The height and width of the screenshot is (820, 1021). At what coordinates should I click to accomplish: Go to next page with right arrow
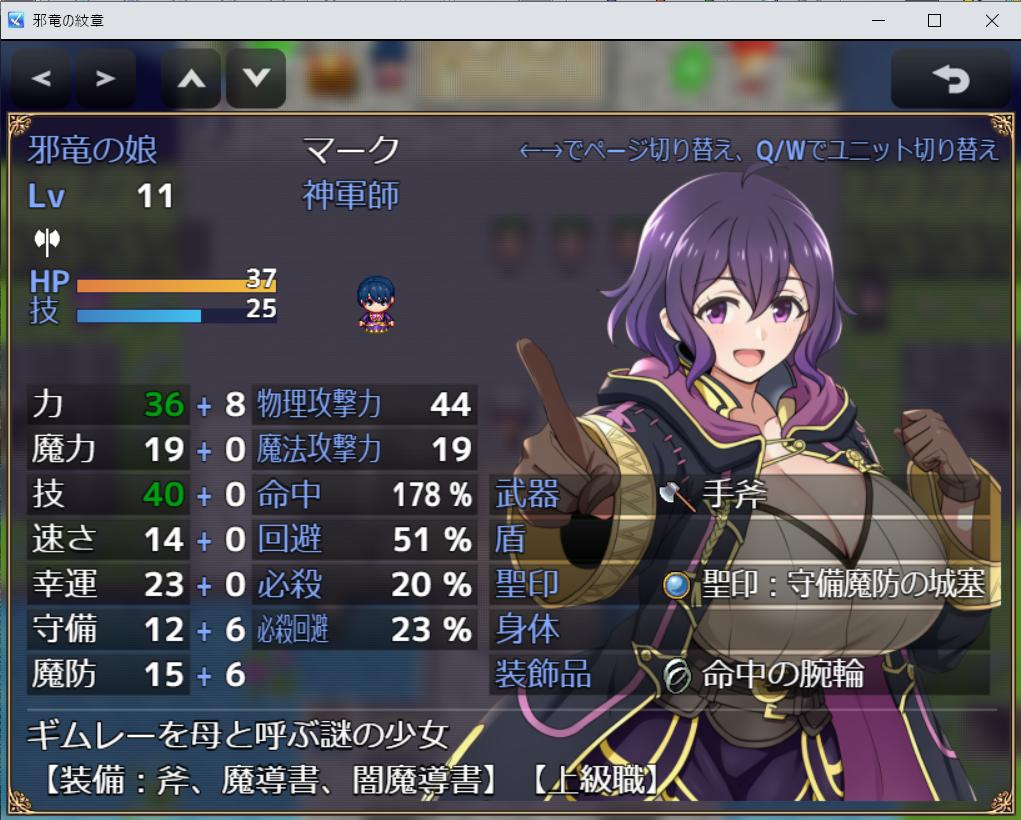pos(105,79)
